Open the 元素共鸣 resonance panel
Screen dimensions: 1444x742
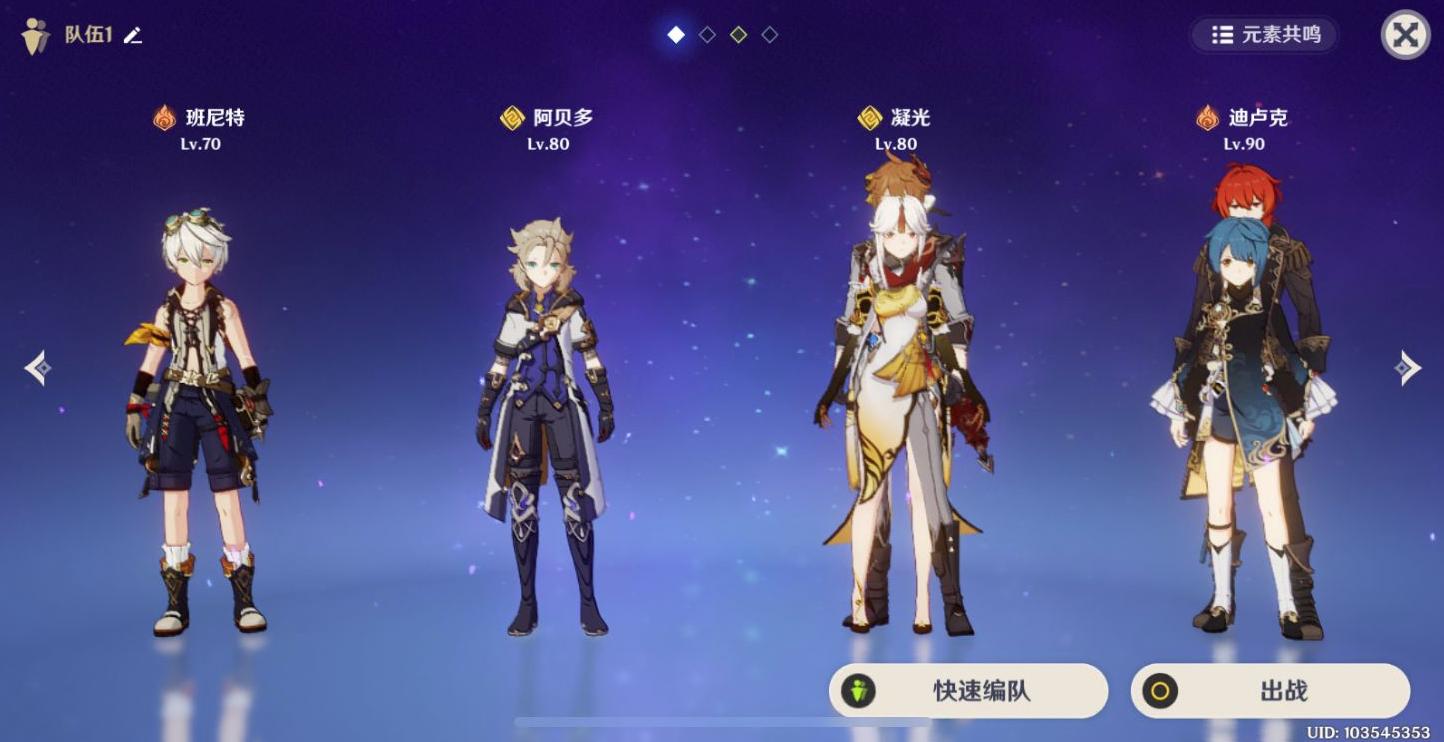pyautogui.click(x=1262, y=35)
